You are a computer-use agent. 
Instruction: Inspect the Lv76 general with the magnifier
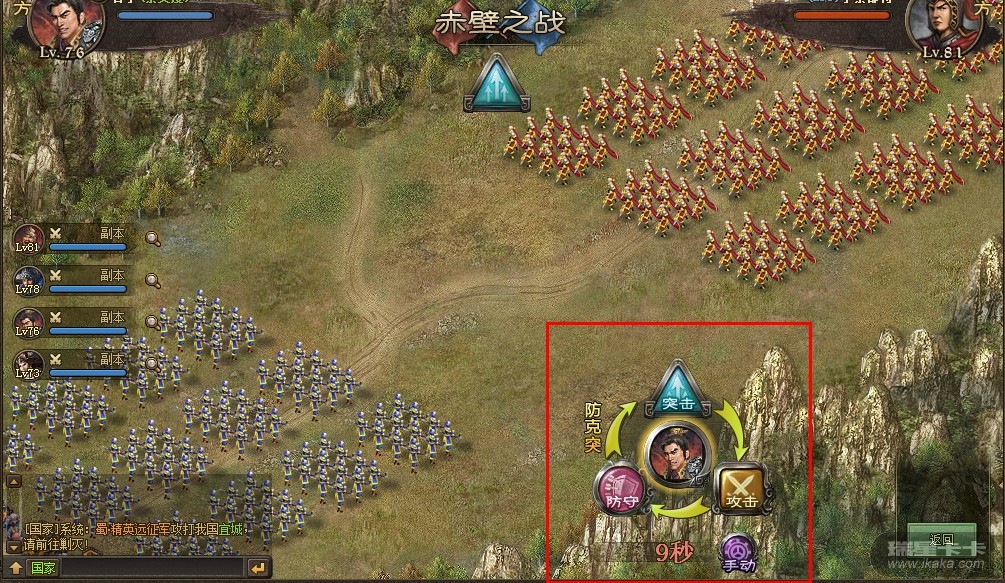point(152,322)
